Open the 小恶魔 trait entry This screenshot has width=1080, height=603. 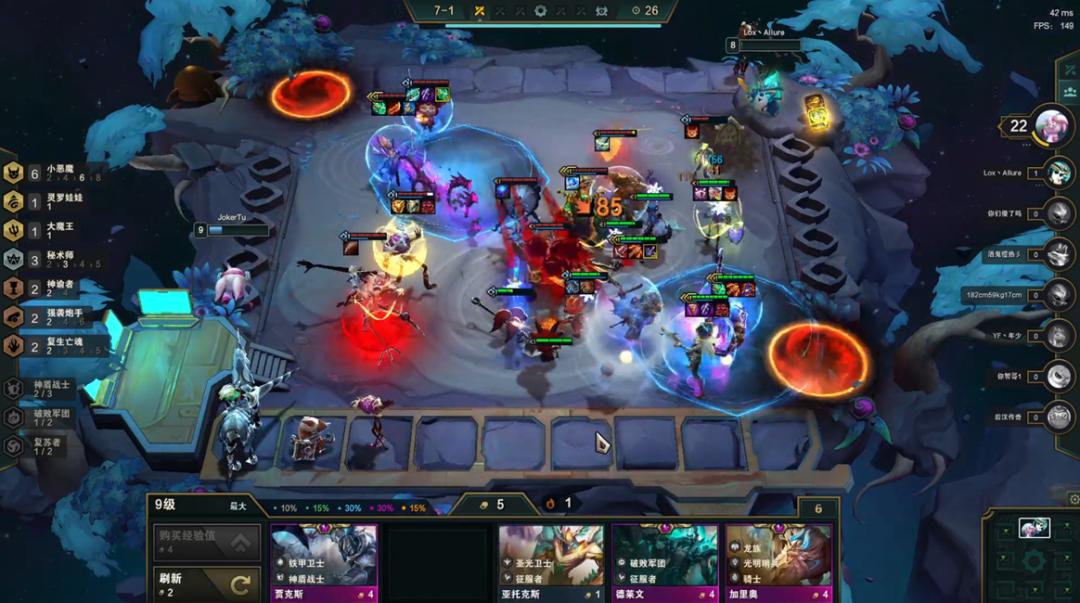[x=50, y=173]
